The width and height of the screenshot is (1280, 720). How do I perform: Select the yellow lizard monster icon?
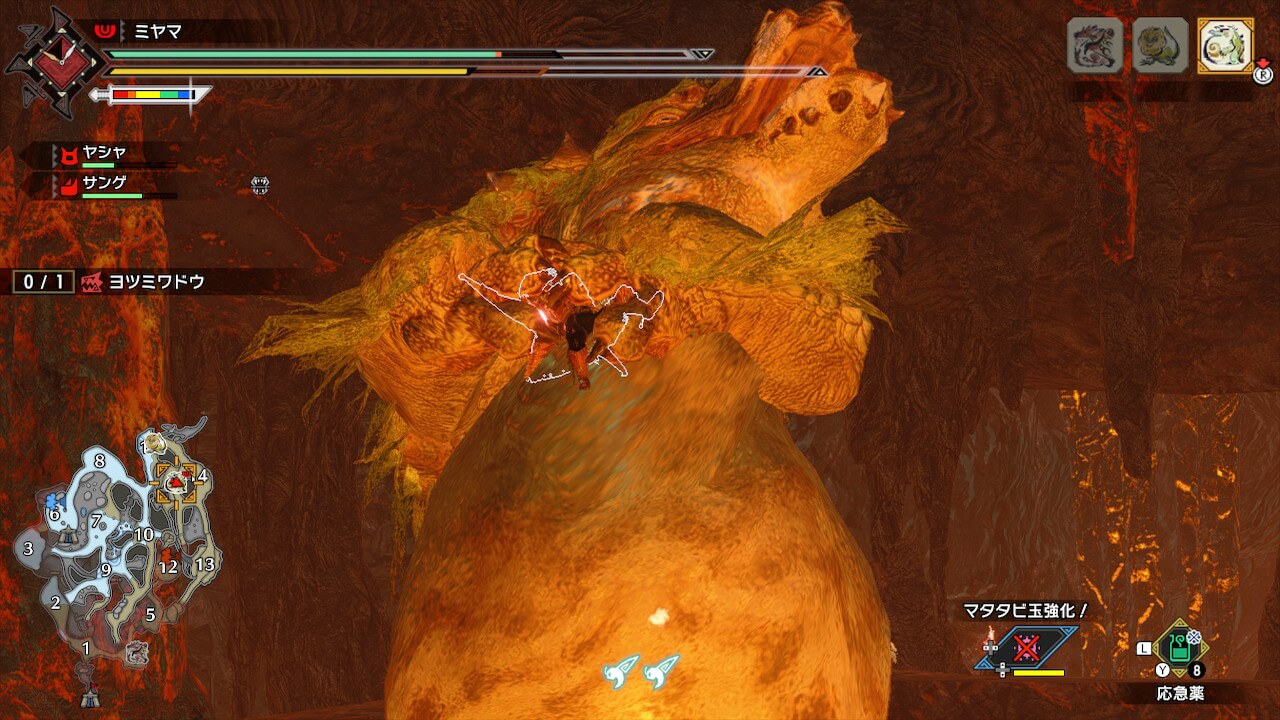(x=1160, y=45)
